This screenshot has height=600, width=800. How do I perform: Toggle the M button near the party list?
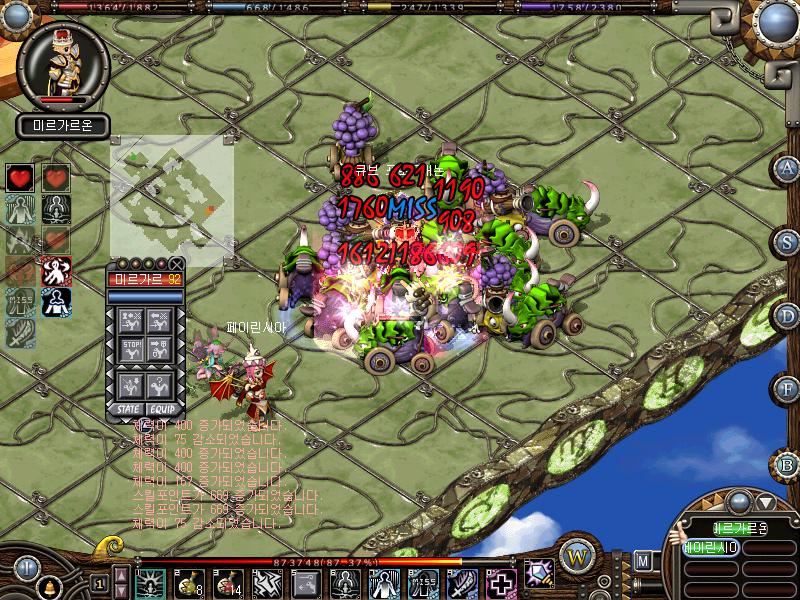pos(643,560)
